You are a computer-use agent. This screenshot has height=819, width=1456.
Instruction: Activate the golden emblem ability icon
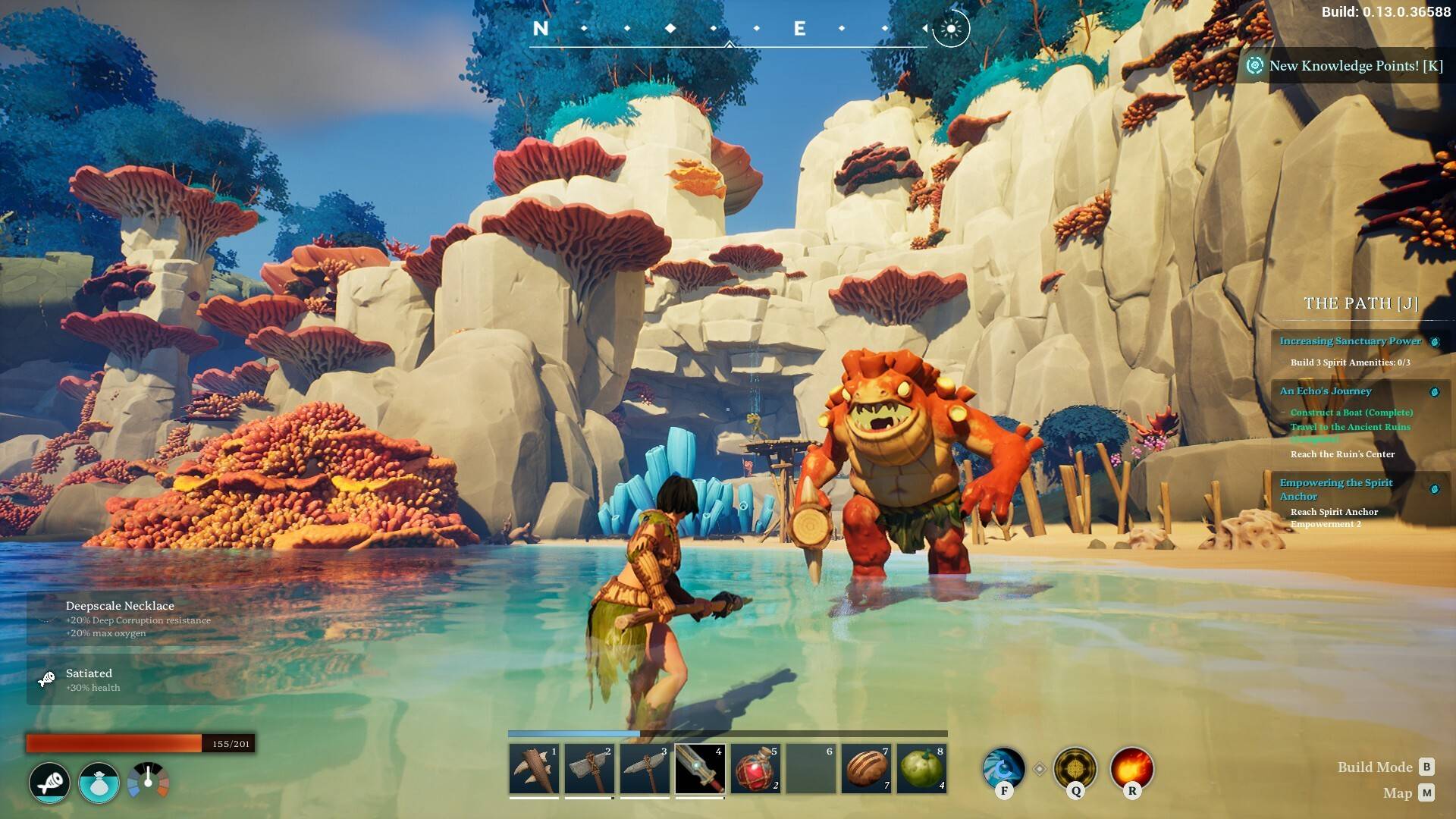point(1075,769)
